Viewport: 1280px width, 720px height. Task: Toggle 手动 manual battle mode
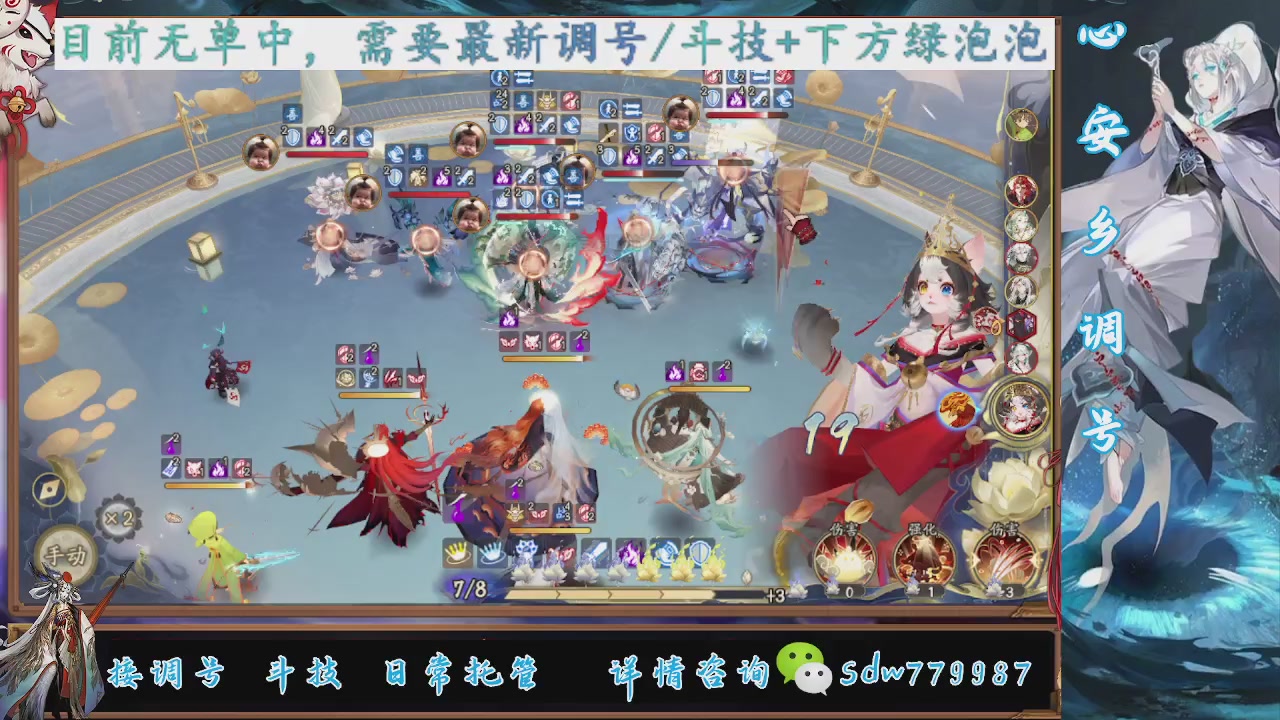pos(66,552)
